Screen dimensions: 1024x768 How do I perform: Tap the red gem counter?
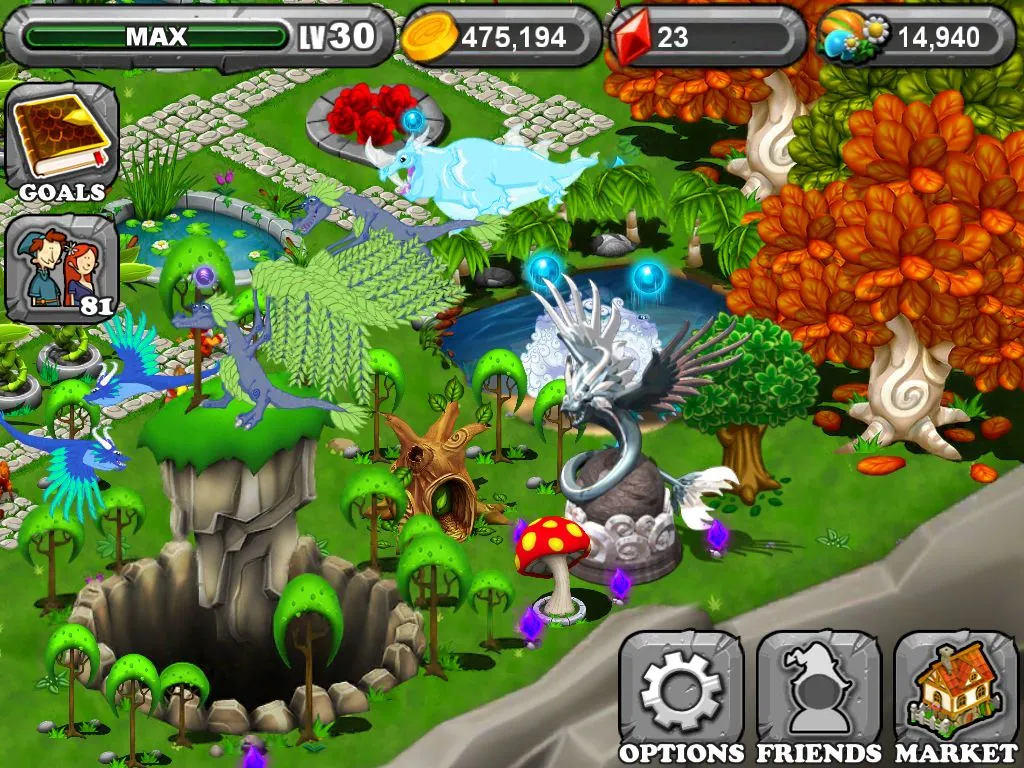coord(707,37)
